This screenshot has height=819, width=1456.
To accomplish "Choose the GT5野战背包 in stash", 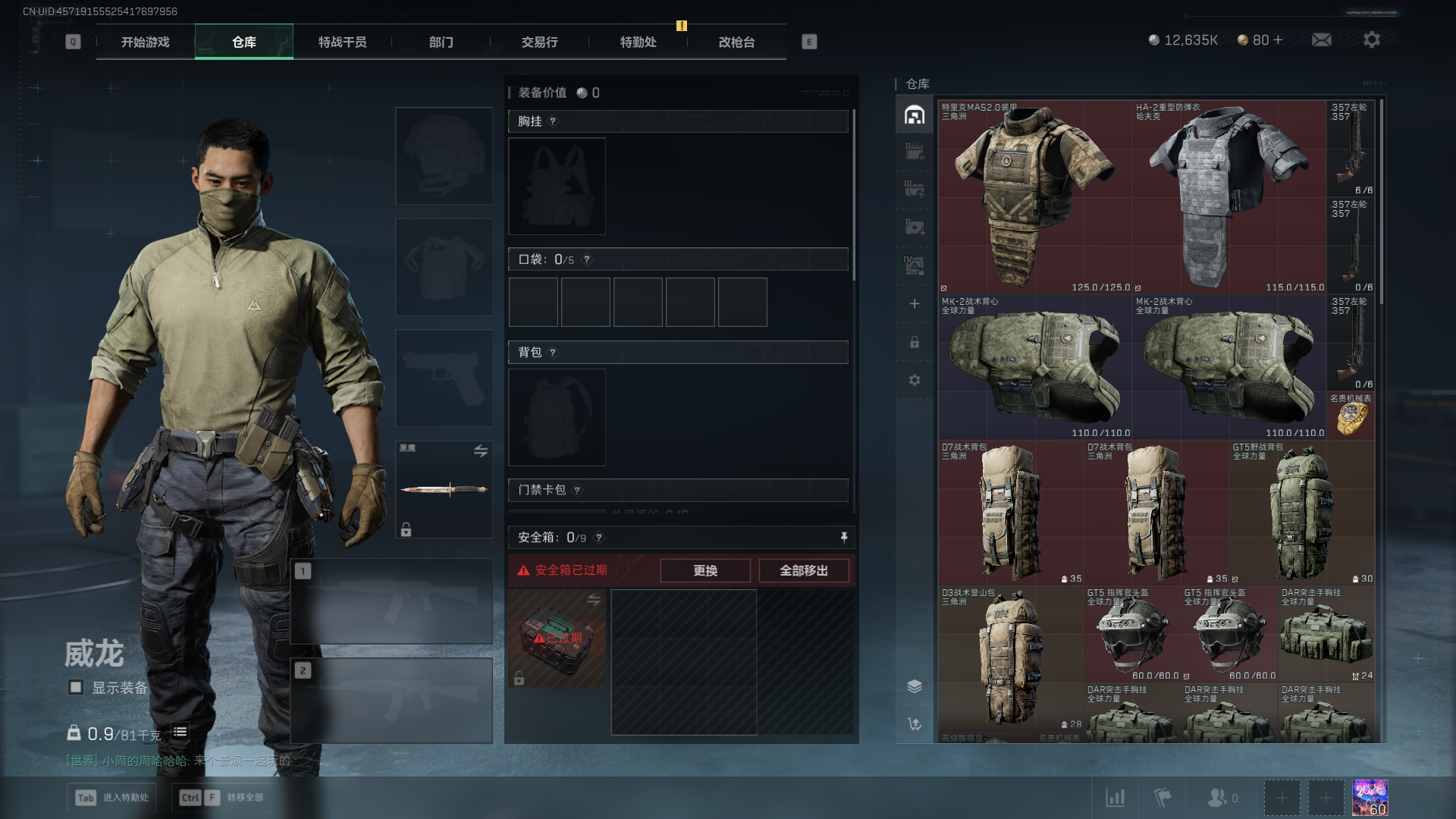I will [1301, 513].
